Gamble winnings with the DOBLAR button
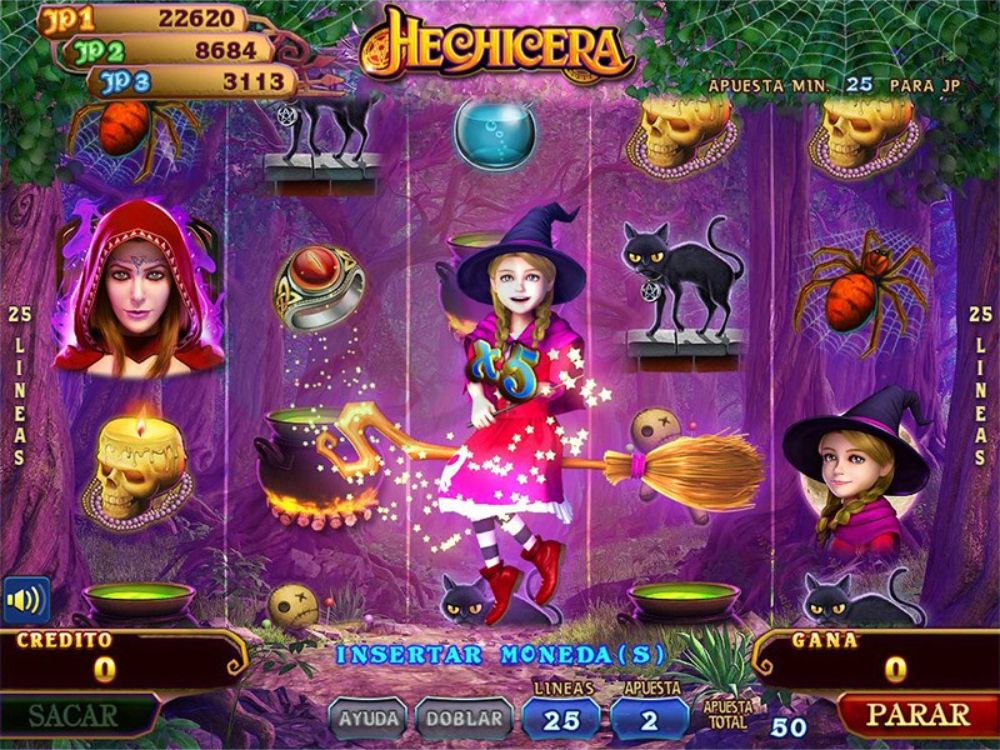 463,718
